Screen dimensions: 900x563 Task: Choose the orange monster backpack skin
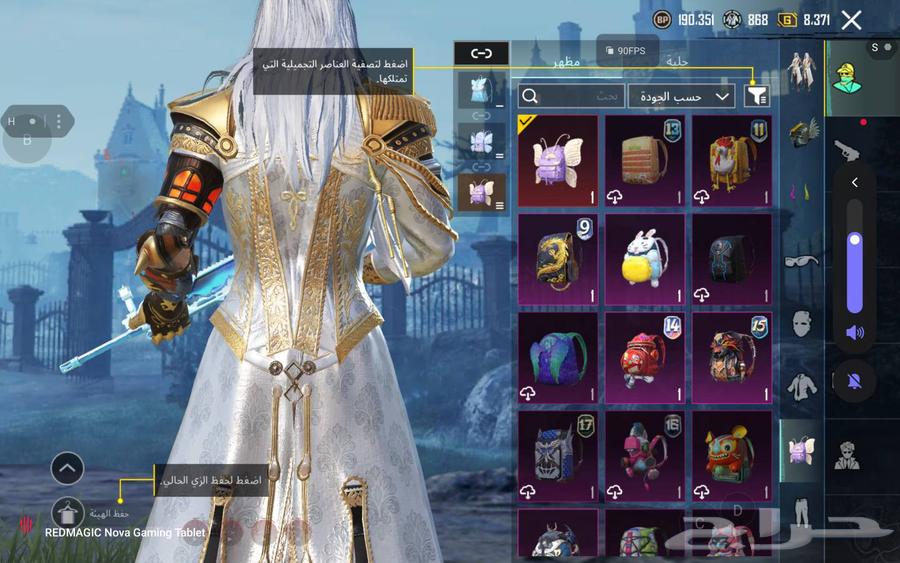[x=731, y=454]
